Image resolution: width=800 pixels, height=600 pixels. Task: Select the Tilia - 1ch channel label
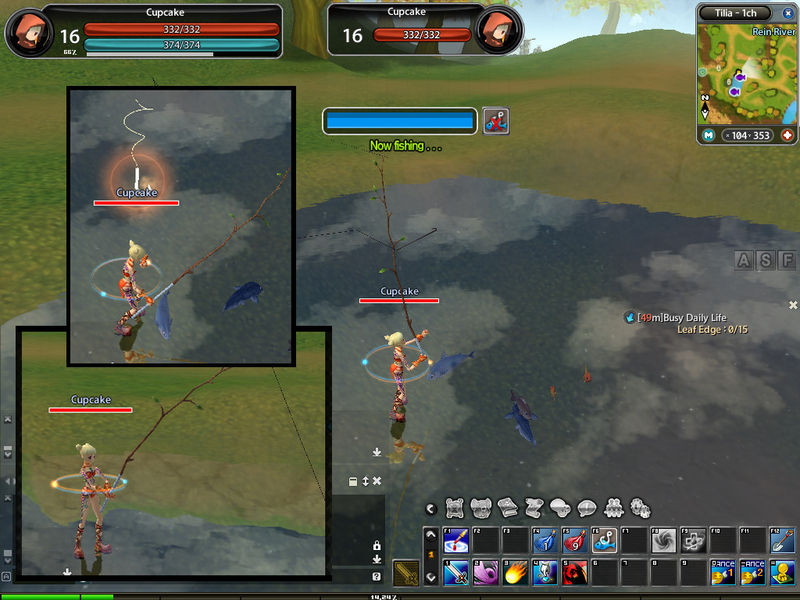tap(735, 13)
